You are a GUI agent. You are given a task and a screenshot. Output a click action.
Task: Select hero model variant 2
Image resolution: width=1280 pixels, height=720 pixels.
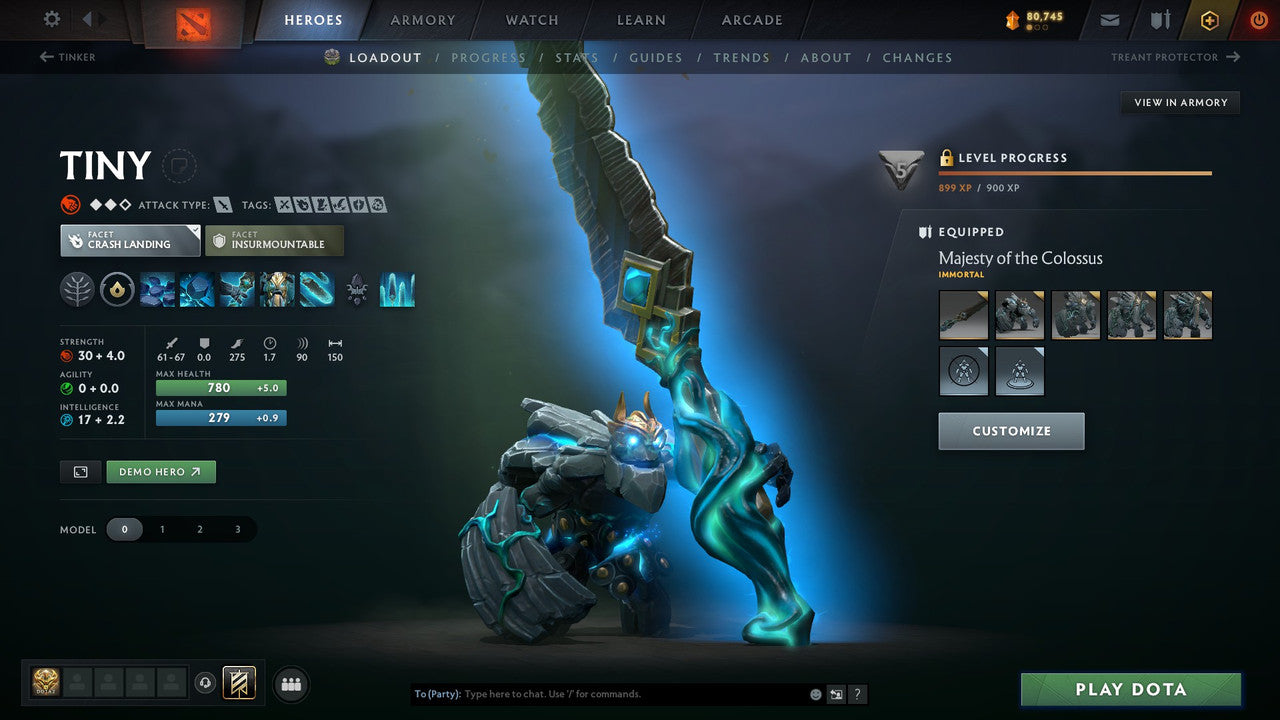(x=200, y=529)
